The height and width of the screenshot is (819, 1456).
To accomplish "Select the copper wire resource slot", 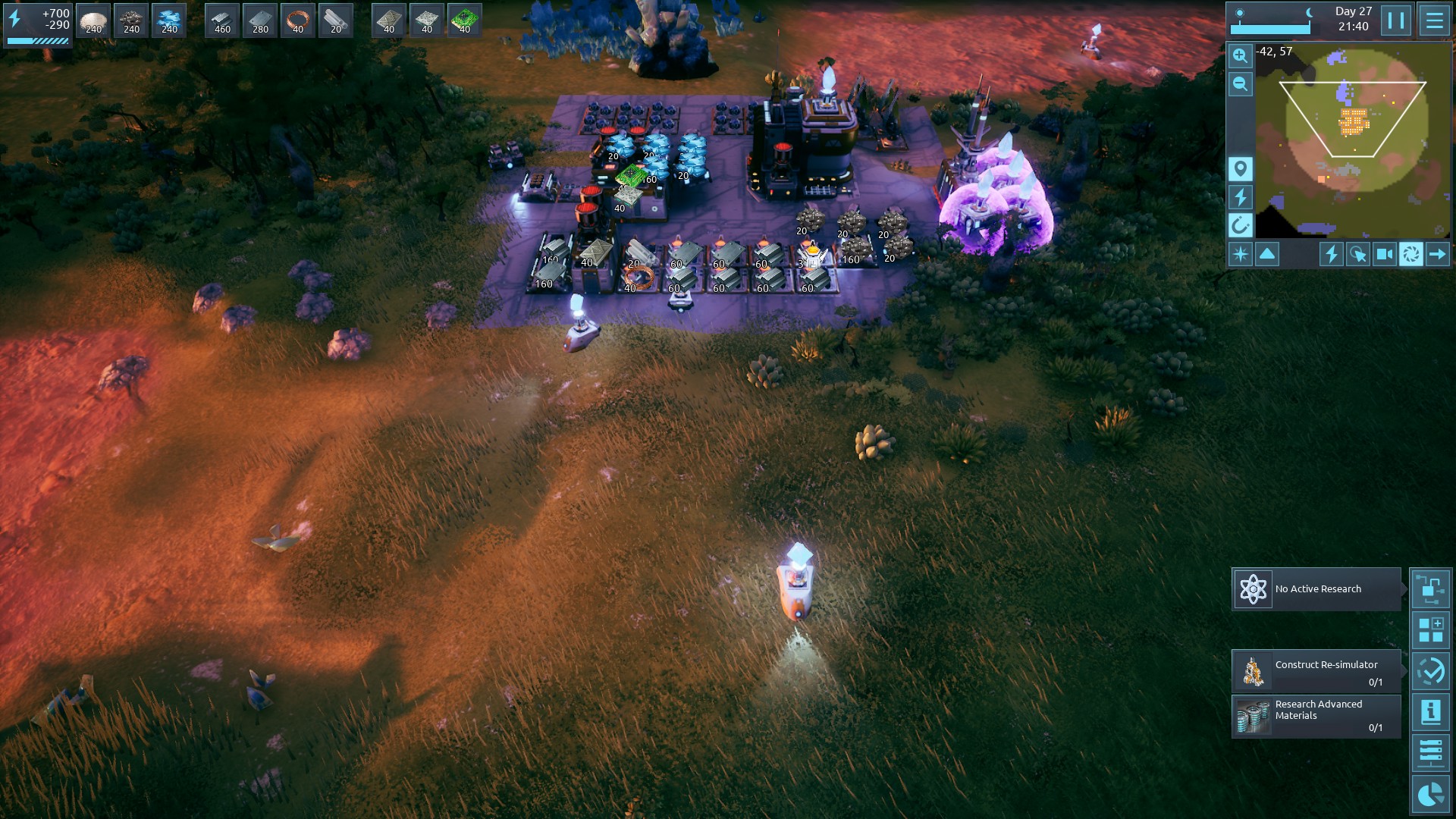I will click(x=297, y=20).
